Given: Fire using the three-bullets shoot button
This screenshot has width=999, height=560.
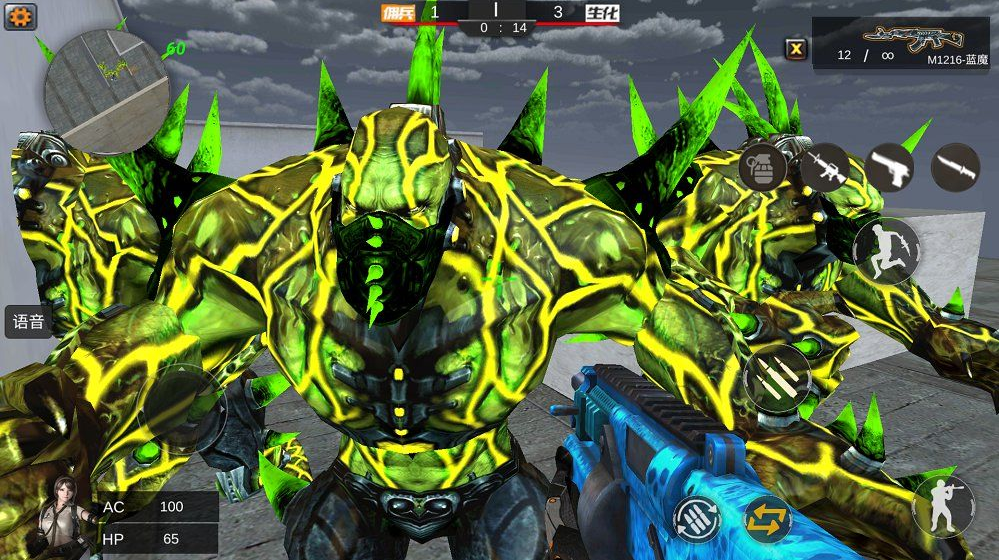Looking at the screenshot, I should click(x=776, y=378).
